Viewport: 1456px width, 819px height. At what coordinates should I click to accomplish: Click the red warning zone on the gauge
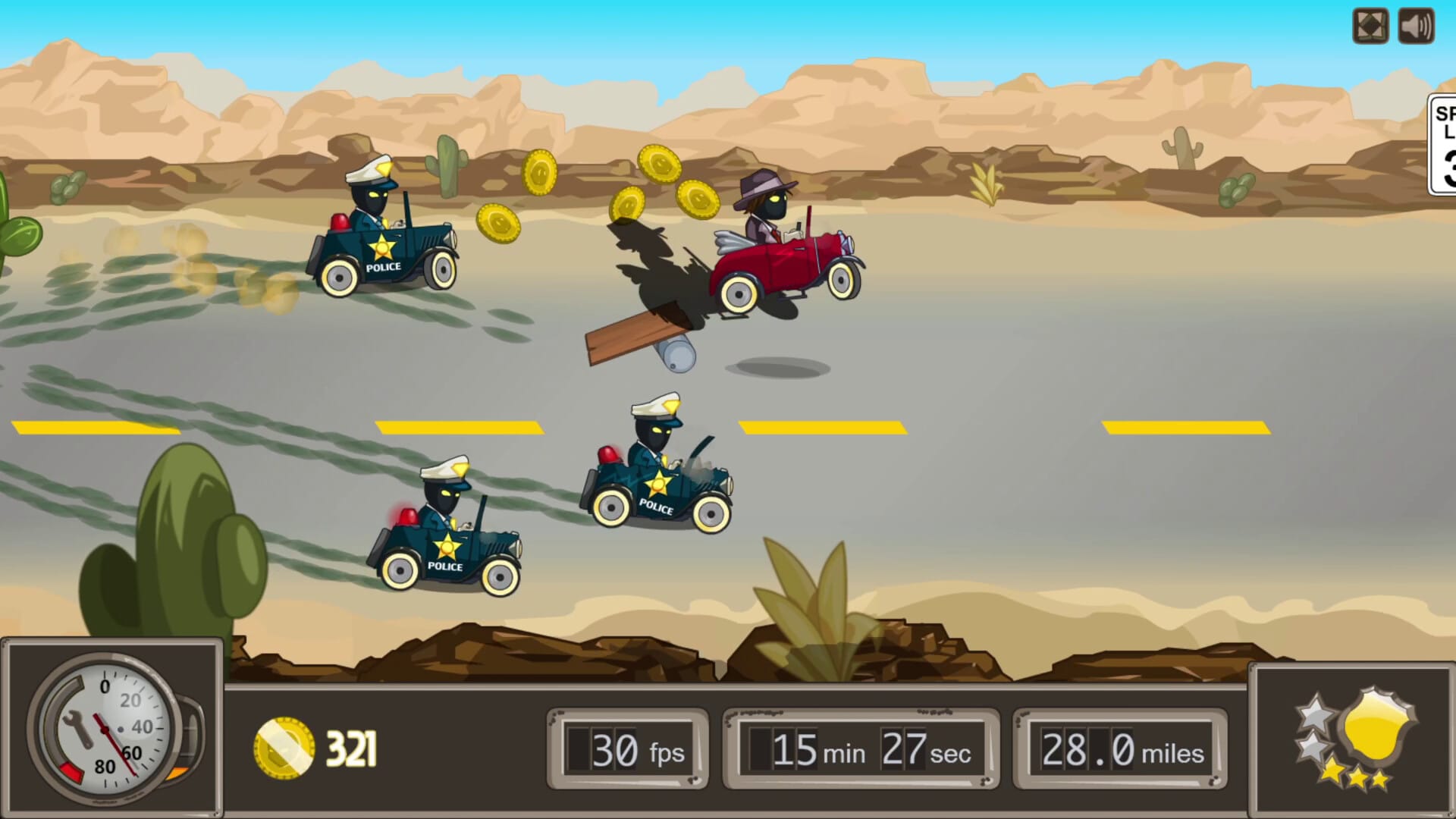click(72, 773)
